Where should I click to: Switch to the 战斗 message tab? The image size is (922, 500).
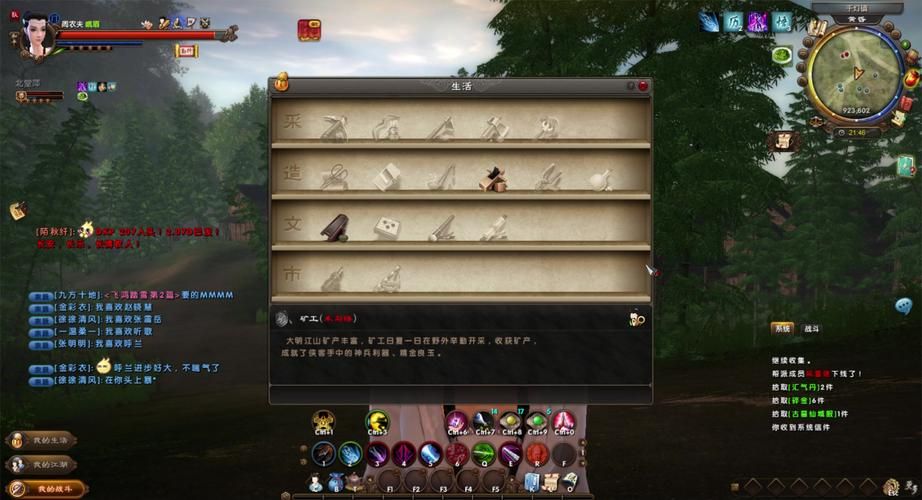click(x=811, y=328)
